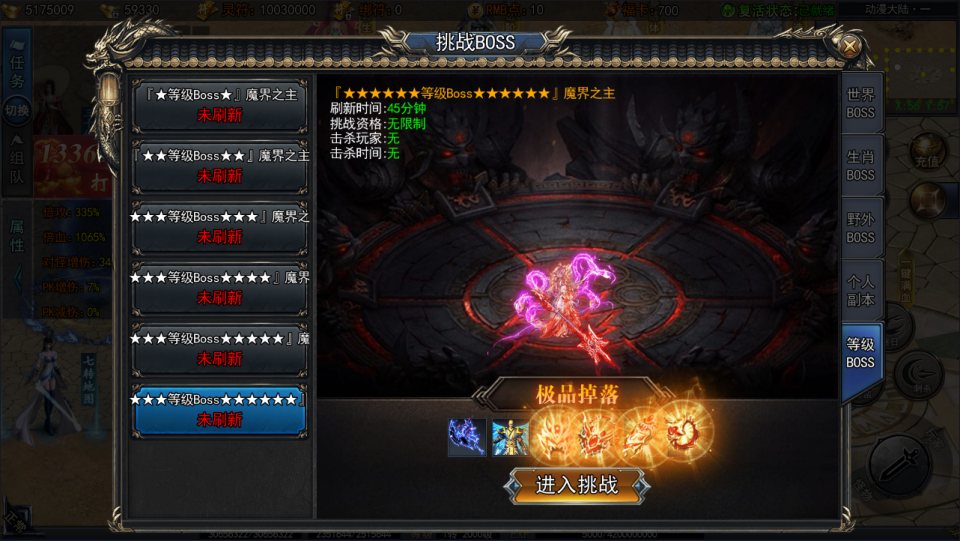Viewport: 960px width, 541px height.
Task: Switch to the 野外BOSS tab
Action: click(x=860, y=229)
